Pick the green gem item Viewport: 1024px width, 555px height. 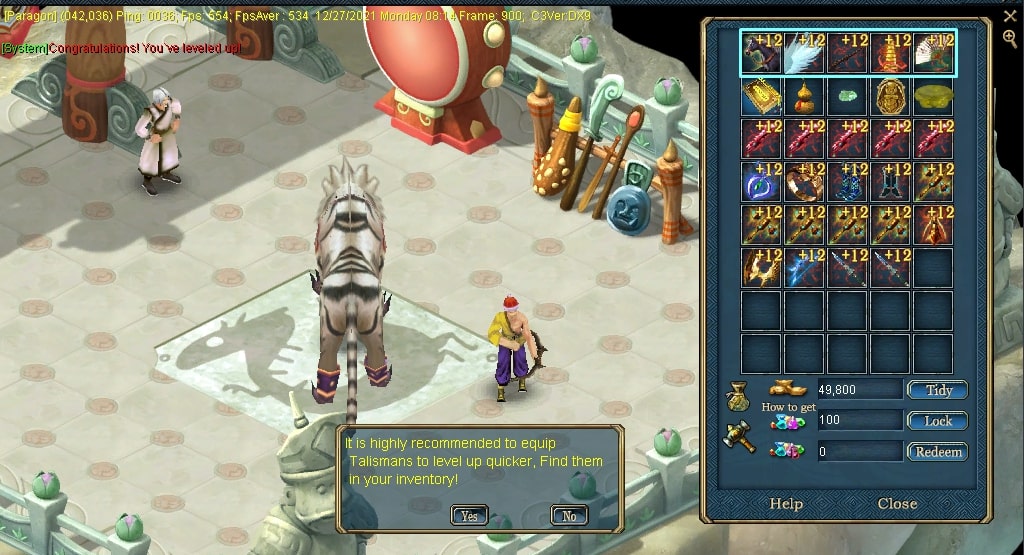pyautogui.click(x=848, y=97)
